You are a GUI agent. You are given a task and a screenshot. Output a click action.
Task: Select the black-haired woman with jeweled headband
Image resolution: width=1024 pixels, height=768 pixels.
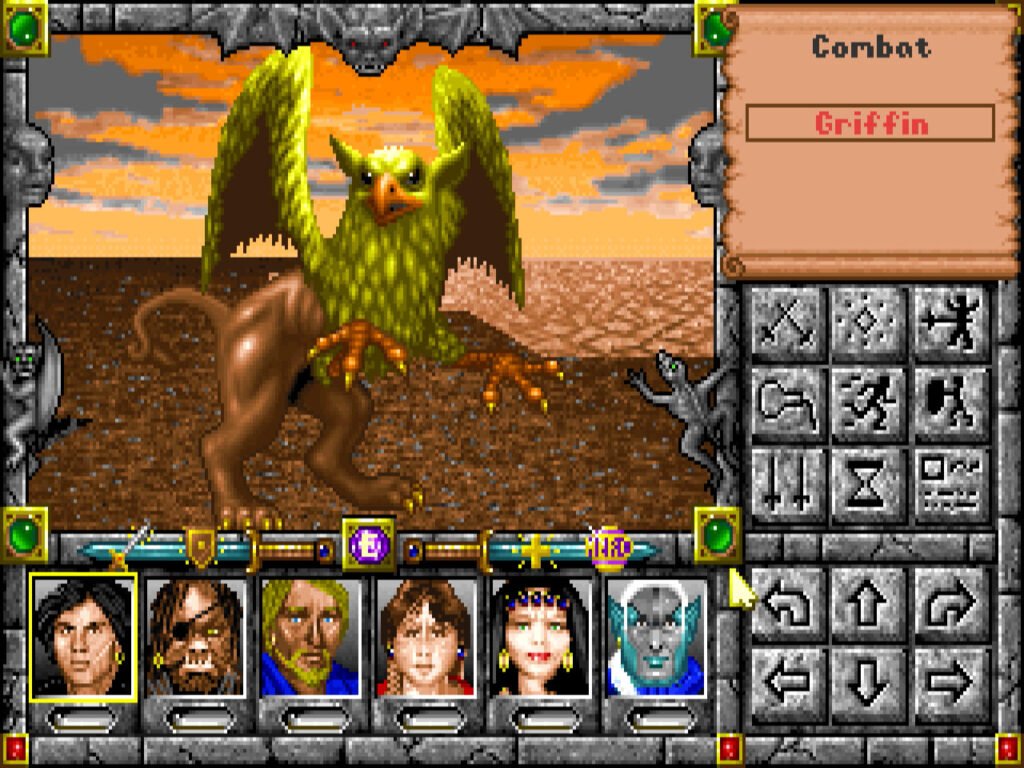tap(541, 637)
